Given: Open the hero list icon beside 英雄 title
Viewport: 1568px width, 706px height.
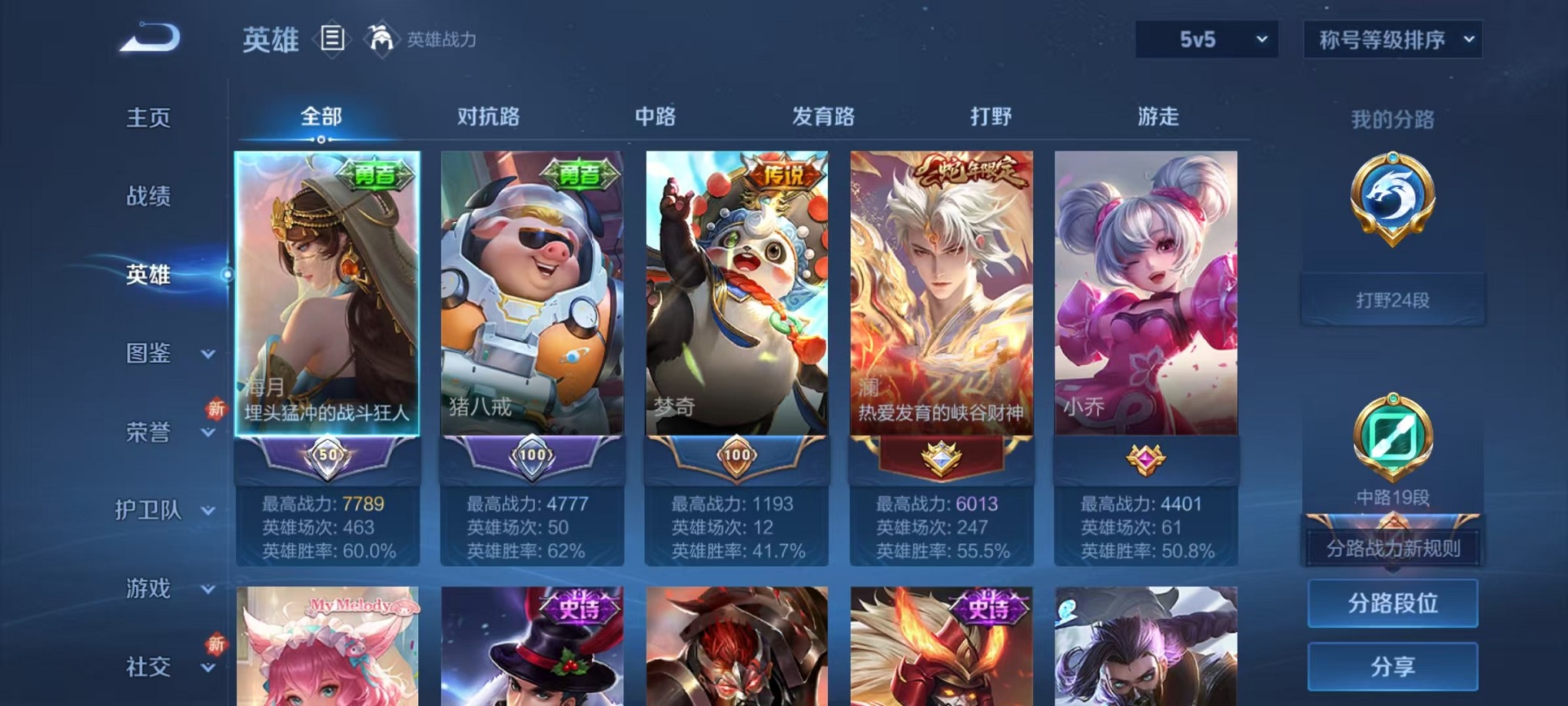Looking at the screenshot, I should (x=332, y=38).
